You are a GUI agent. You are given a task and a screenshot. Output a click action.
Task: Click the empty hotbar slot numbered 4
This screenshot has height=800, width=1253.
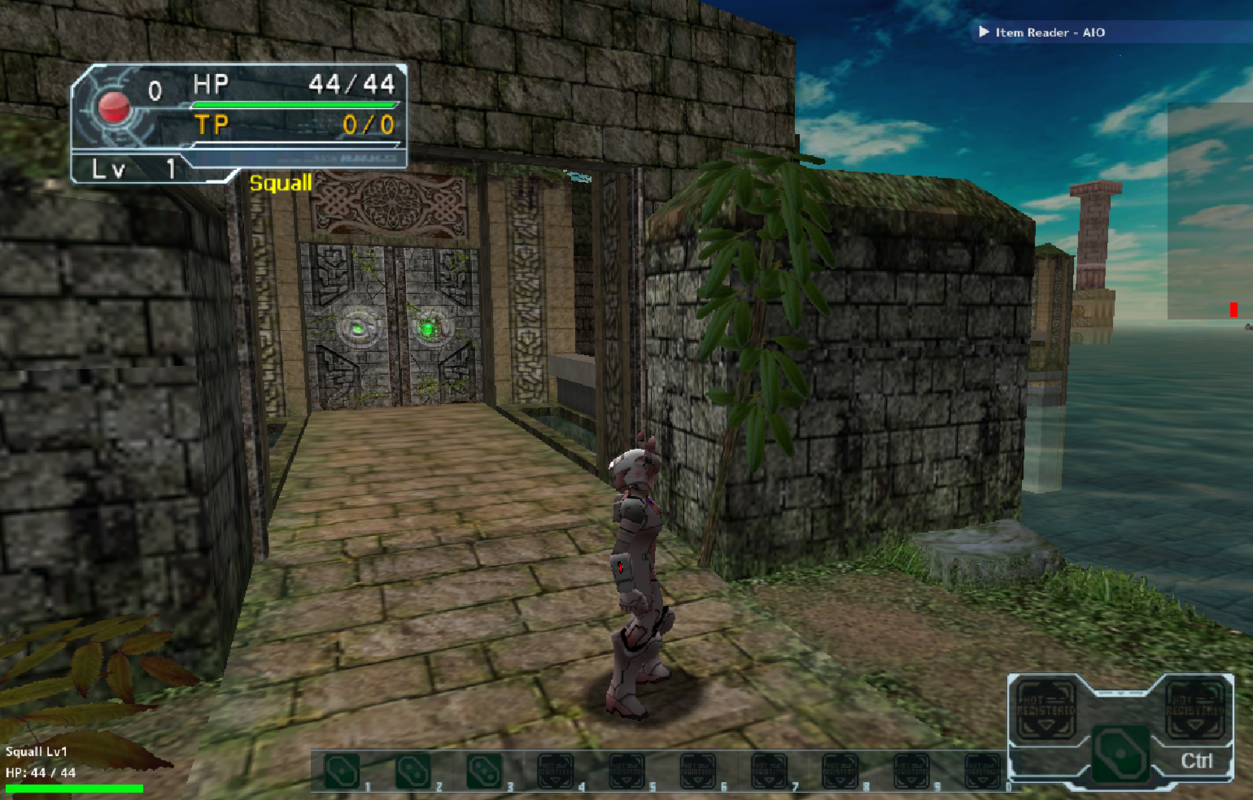(555, 771)
